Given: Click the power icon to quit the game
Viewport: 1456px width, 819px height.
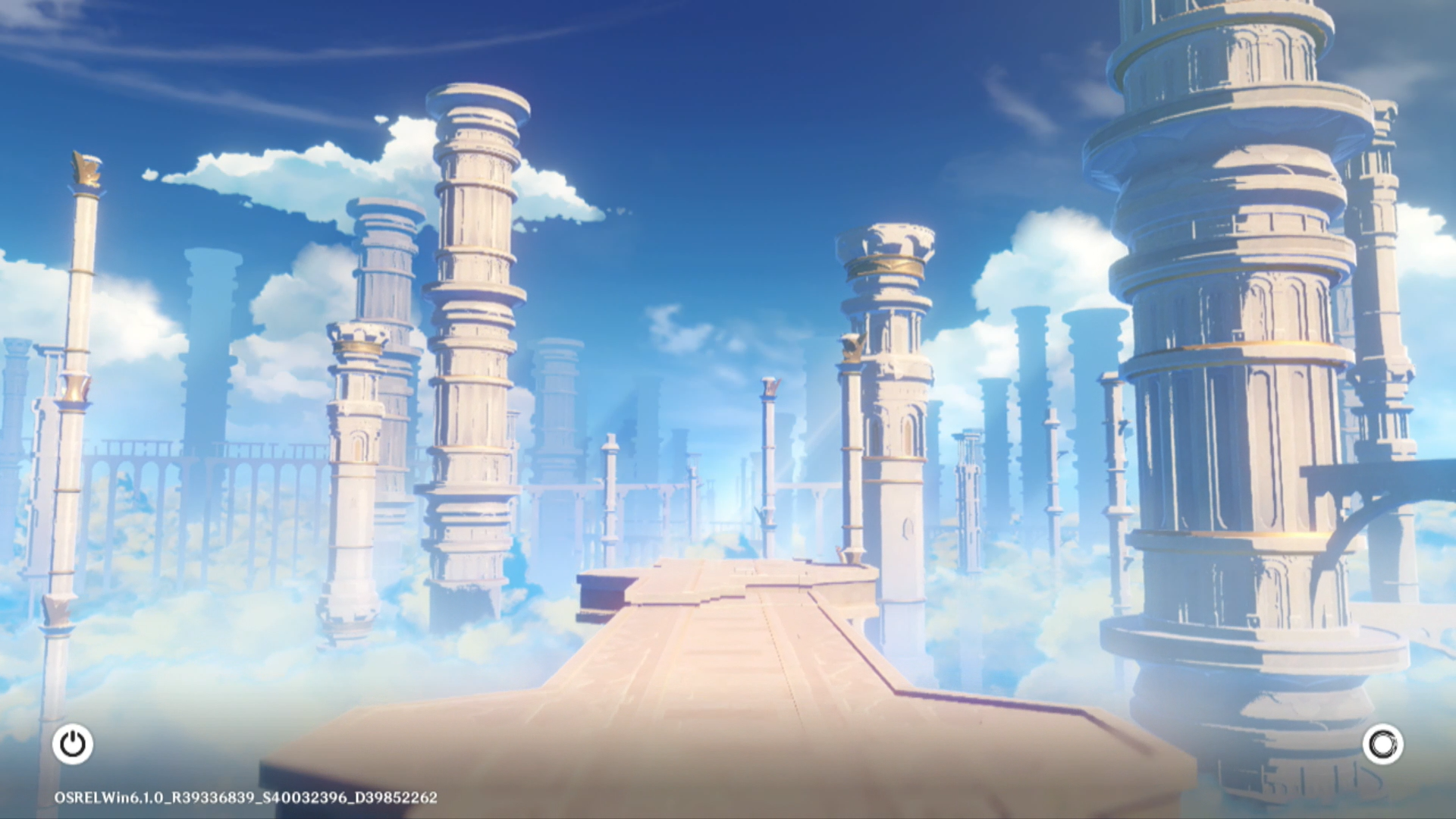Looking at the screenshot, I should point(73,744).
